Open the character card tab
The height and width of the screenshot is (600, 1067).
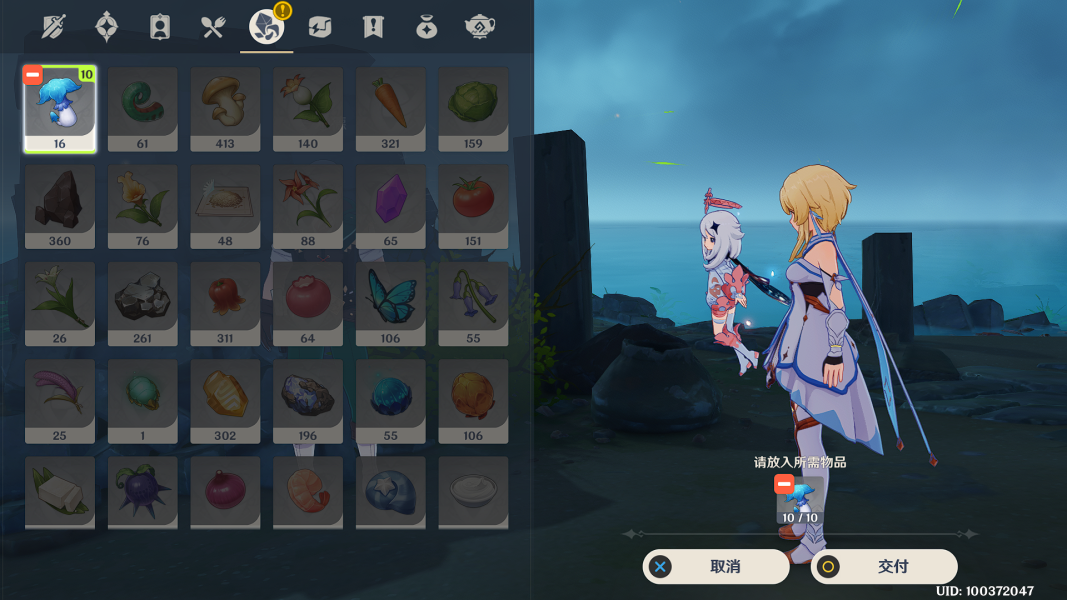[160, 27]
